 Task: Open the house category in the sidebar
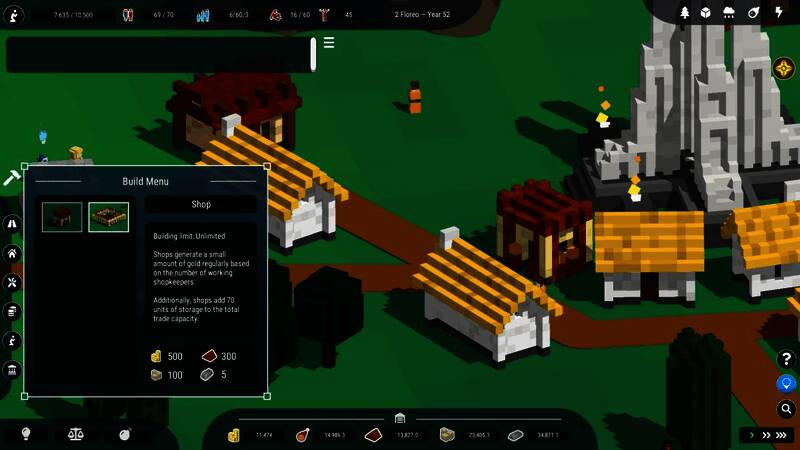tap(13, 254)
